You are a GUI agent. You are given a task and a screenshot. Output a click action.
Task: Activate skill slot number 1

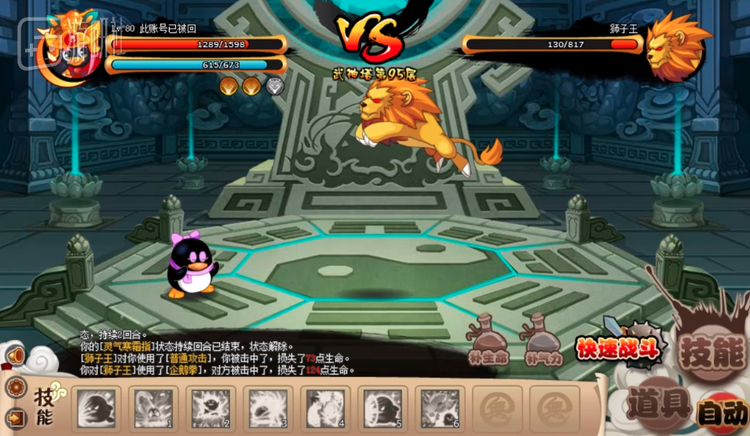coord(155,408)
